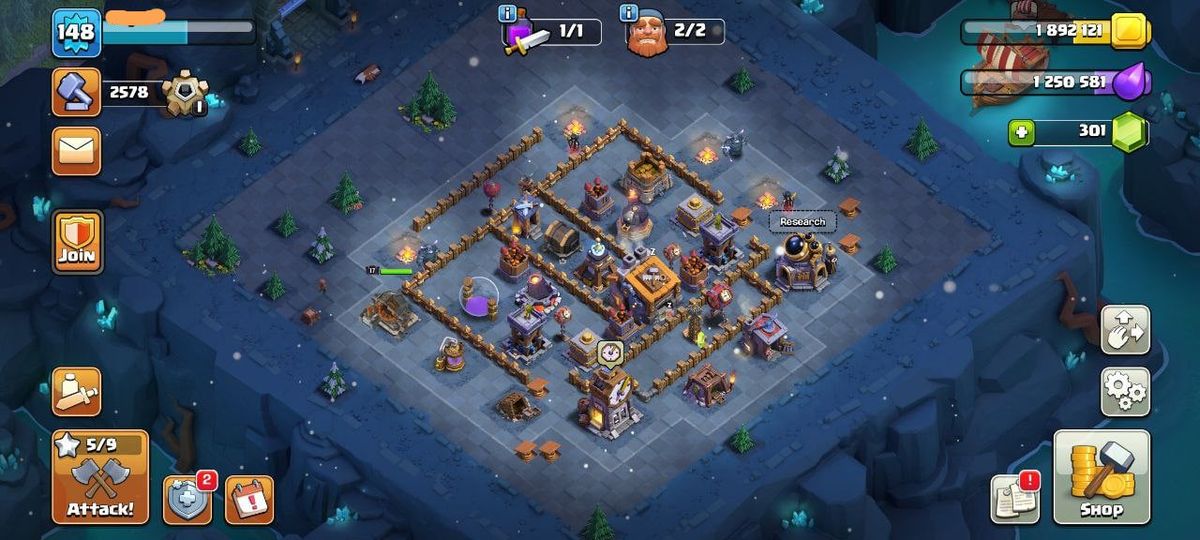Tap the Research label above the lab
This screenshot has height=540, width=1200.
802,221
